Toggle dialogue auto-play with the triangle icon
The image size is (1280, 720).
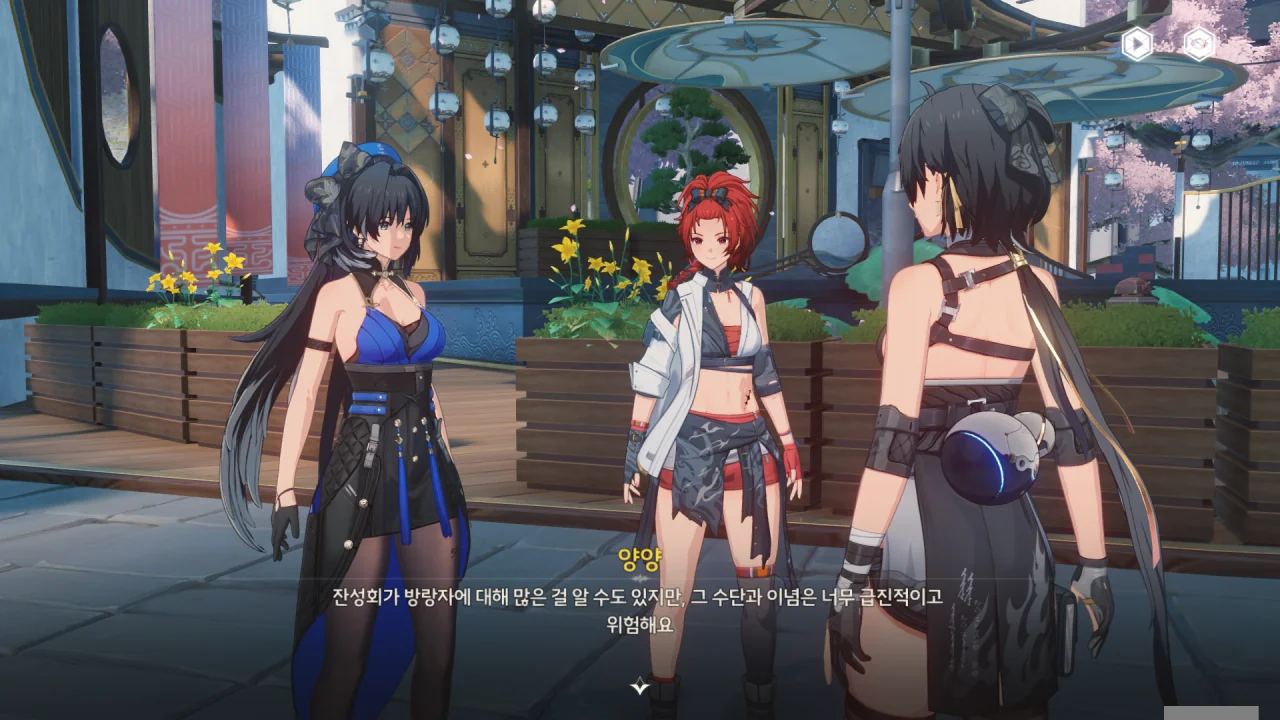point(1136,43)
